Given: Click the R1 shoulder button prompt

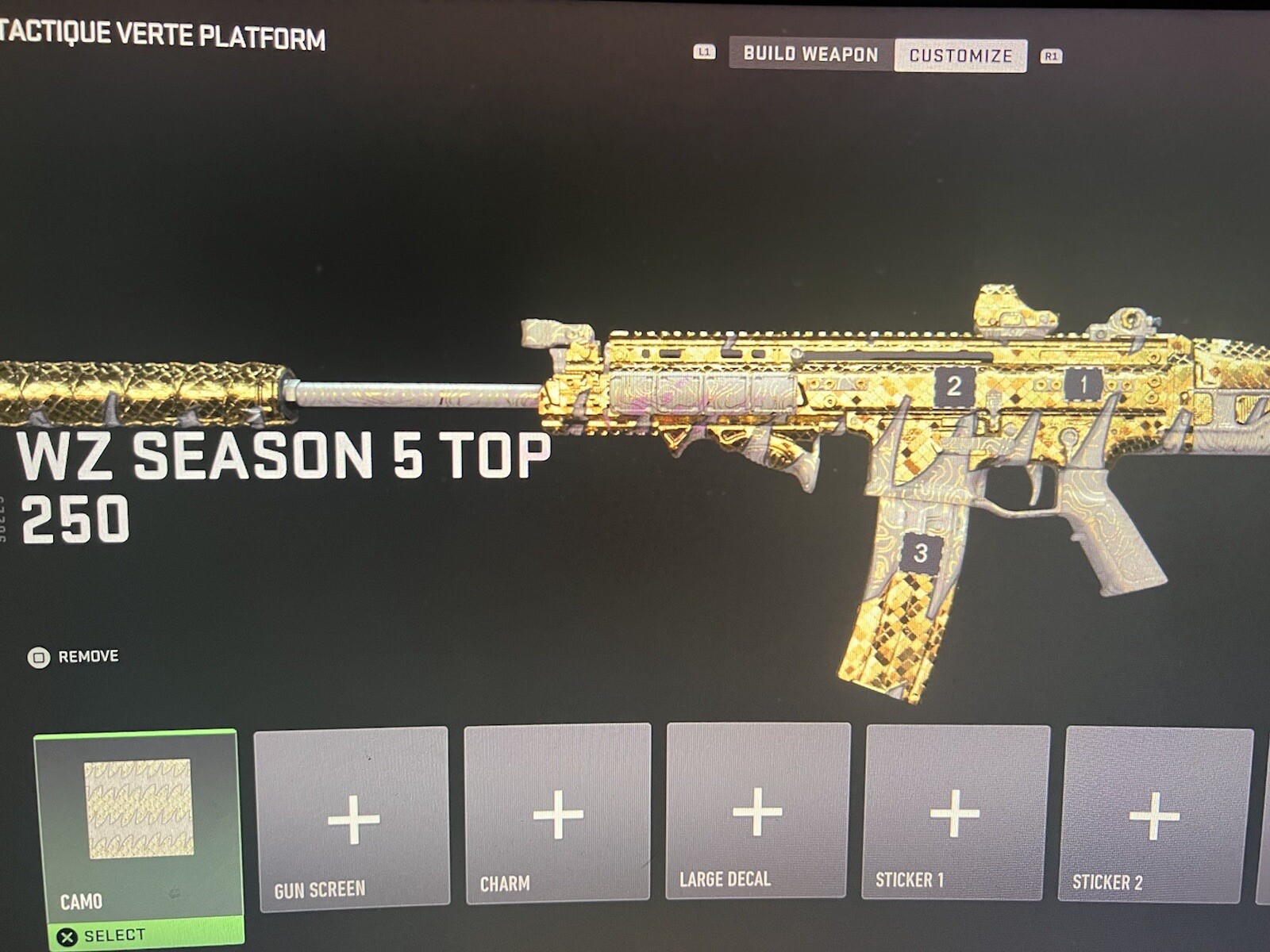Looking at the screenshot, I should coord(1053,54).
